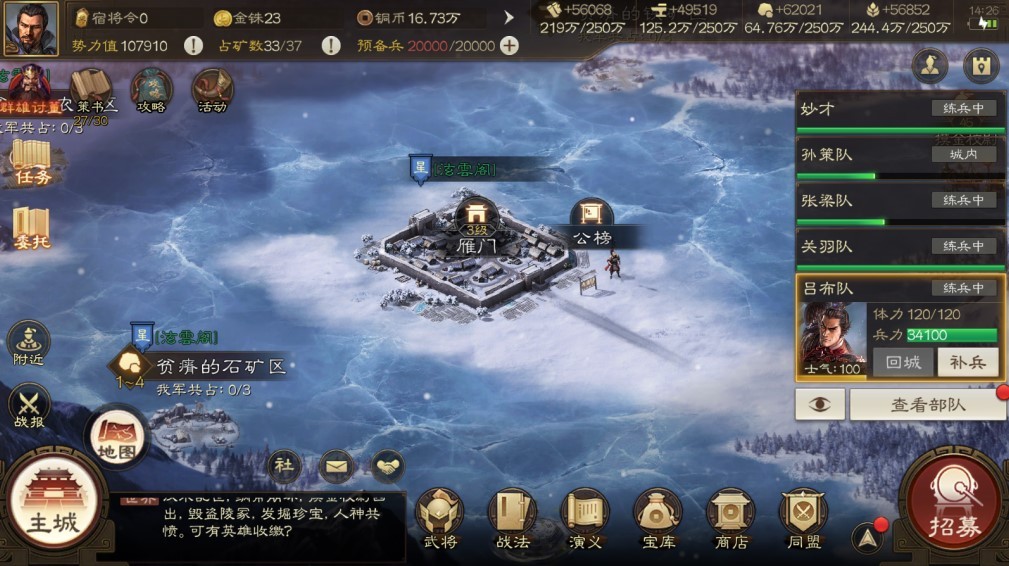1009x566 pixels.
Task: Open 战报 battle reports
Action: click(28, 410)
